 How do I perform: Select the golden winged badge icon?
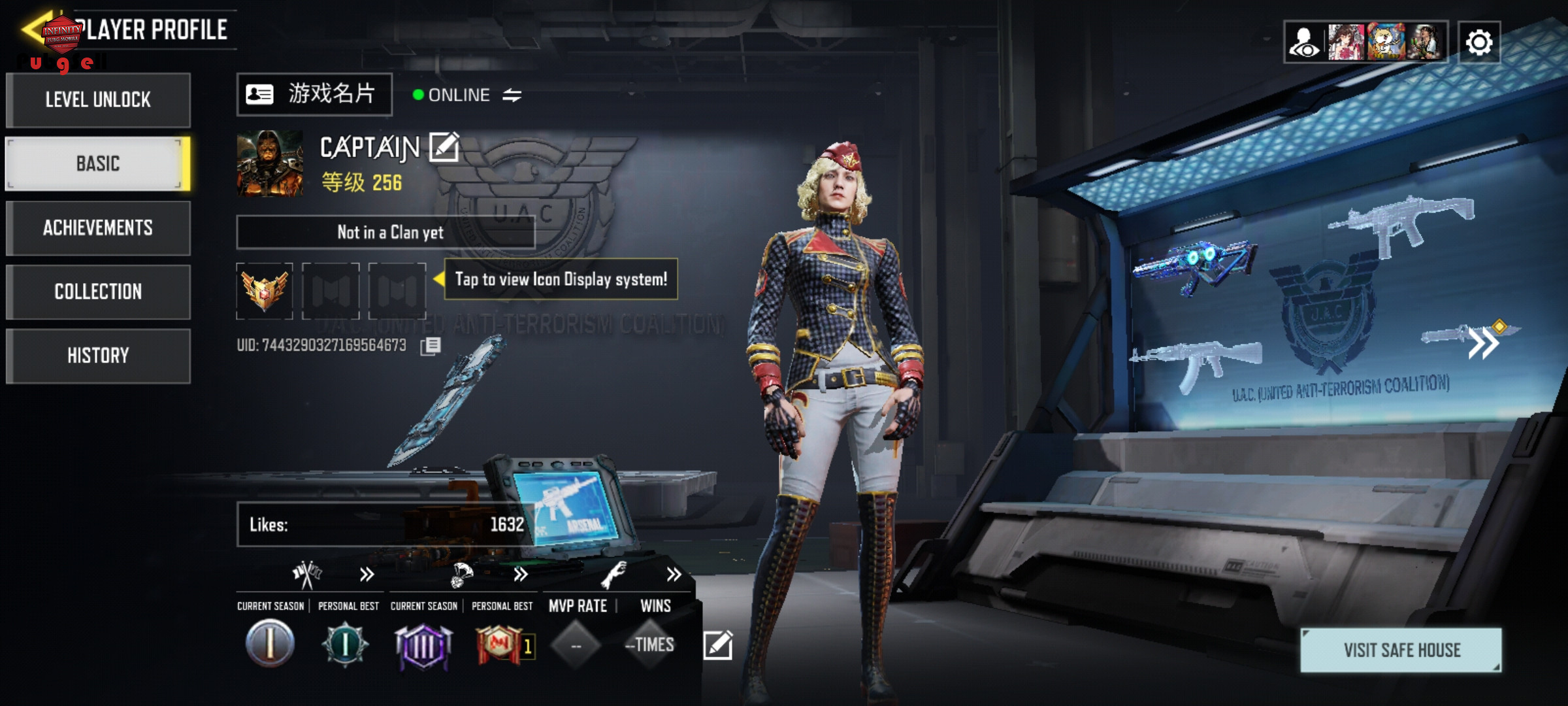265,291
